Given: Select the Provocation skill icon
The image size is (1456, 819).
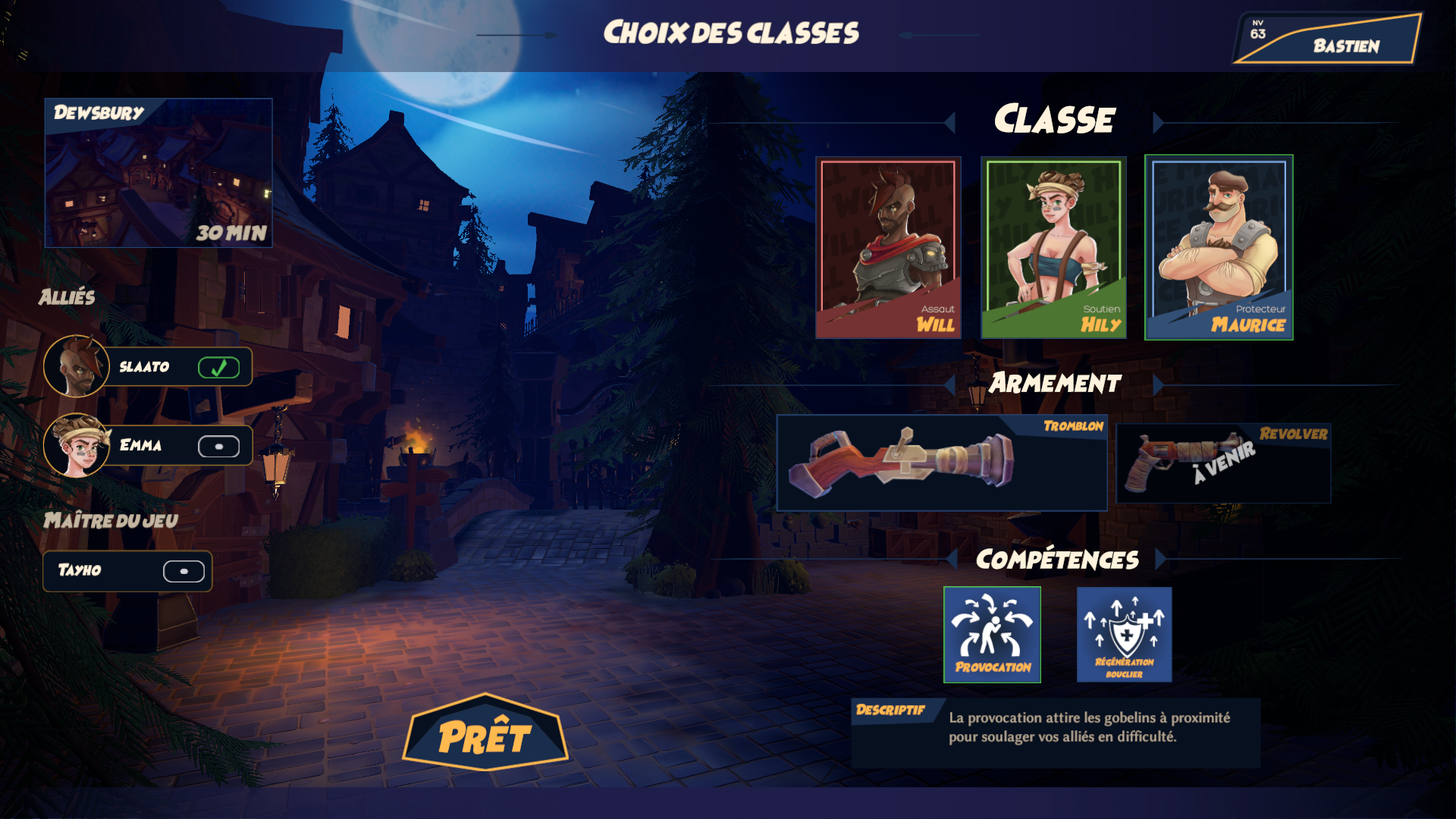Looking at the screenshot, I should [992, 635].
